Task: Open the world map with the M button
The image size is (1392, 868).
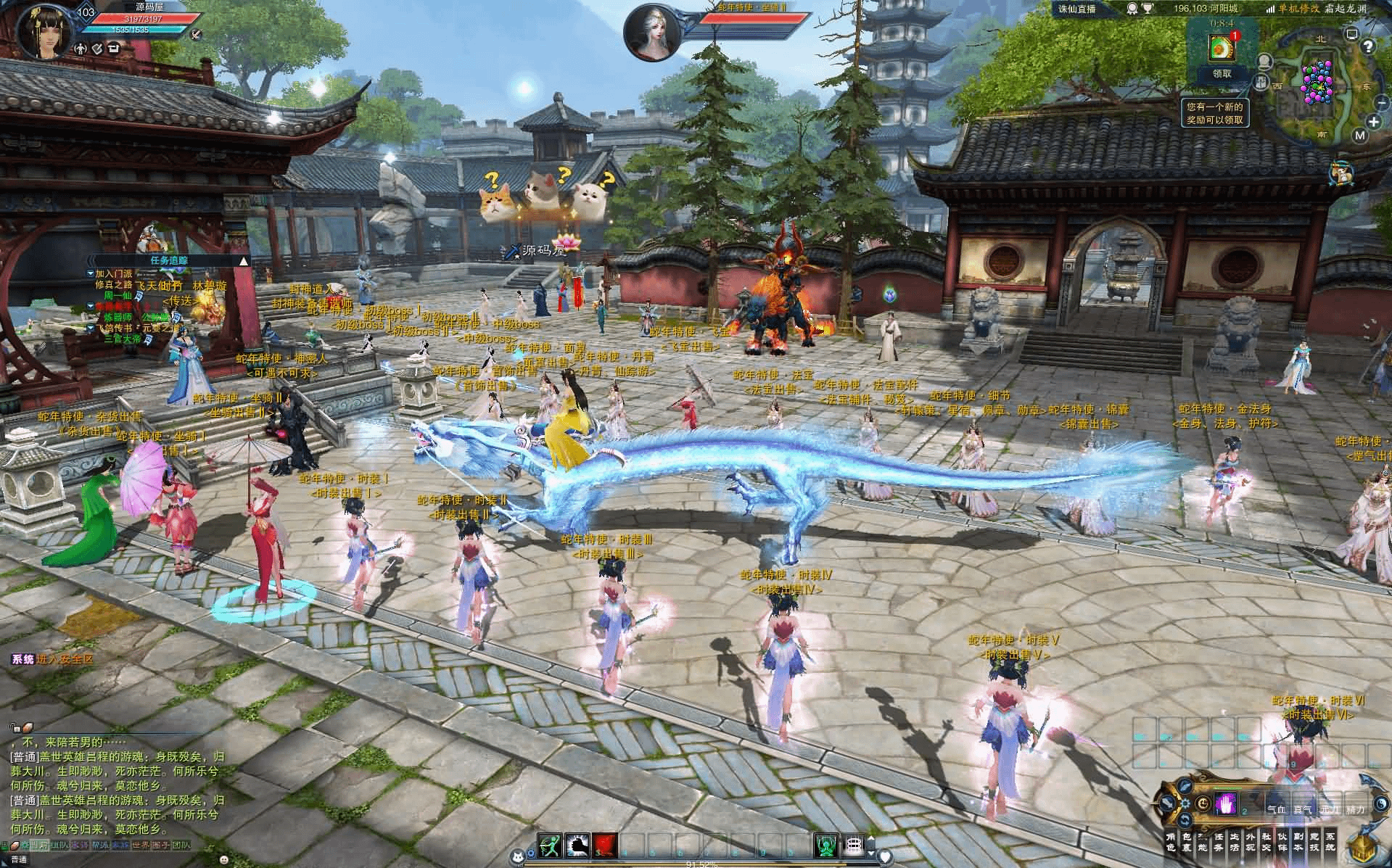Action: (x=1359, y=136)
